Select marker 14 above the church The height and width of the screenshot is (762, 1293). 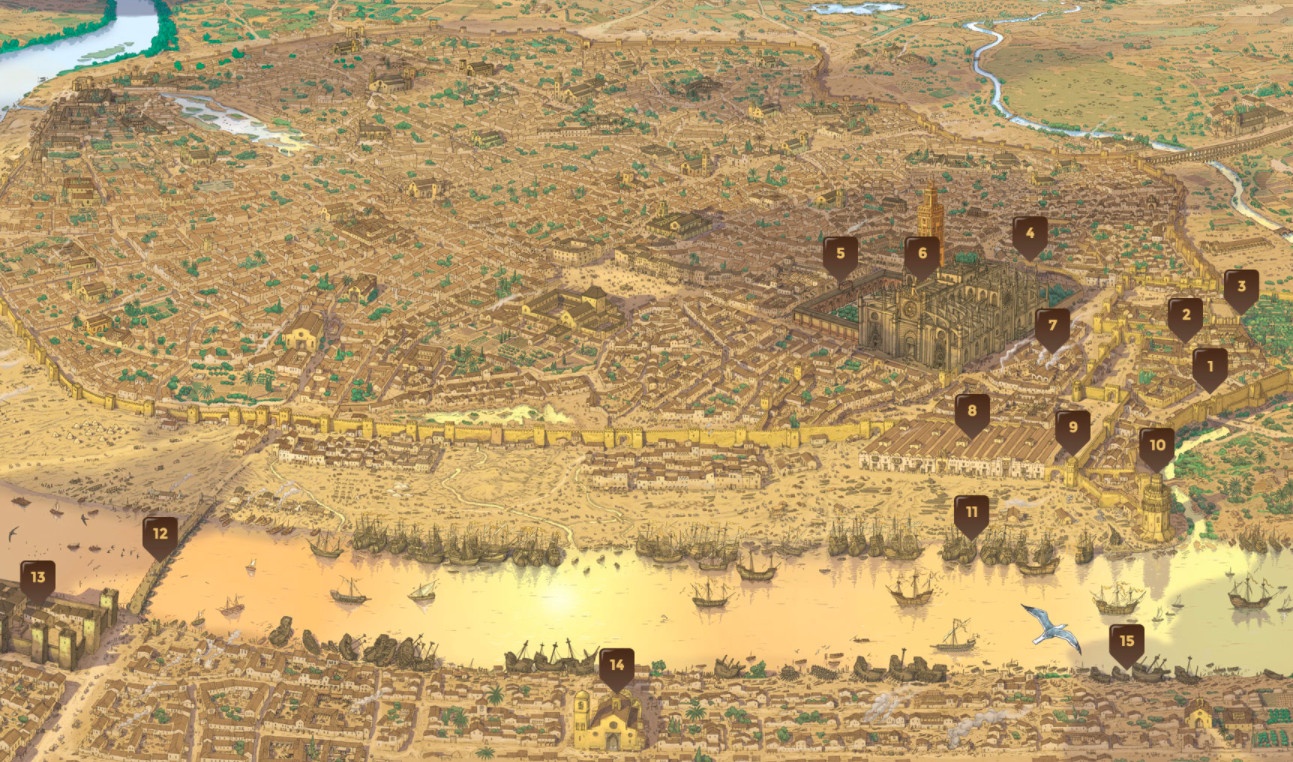[x=616, y=667]
